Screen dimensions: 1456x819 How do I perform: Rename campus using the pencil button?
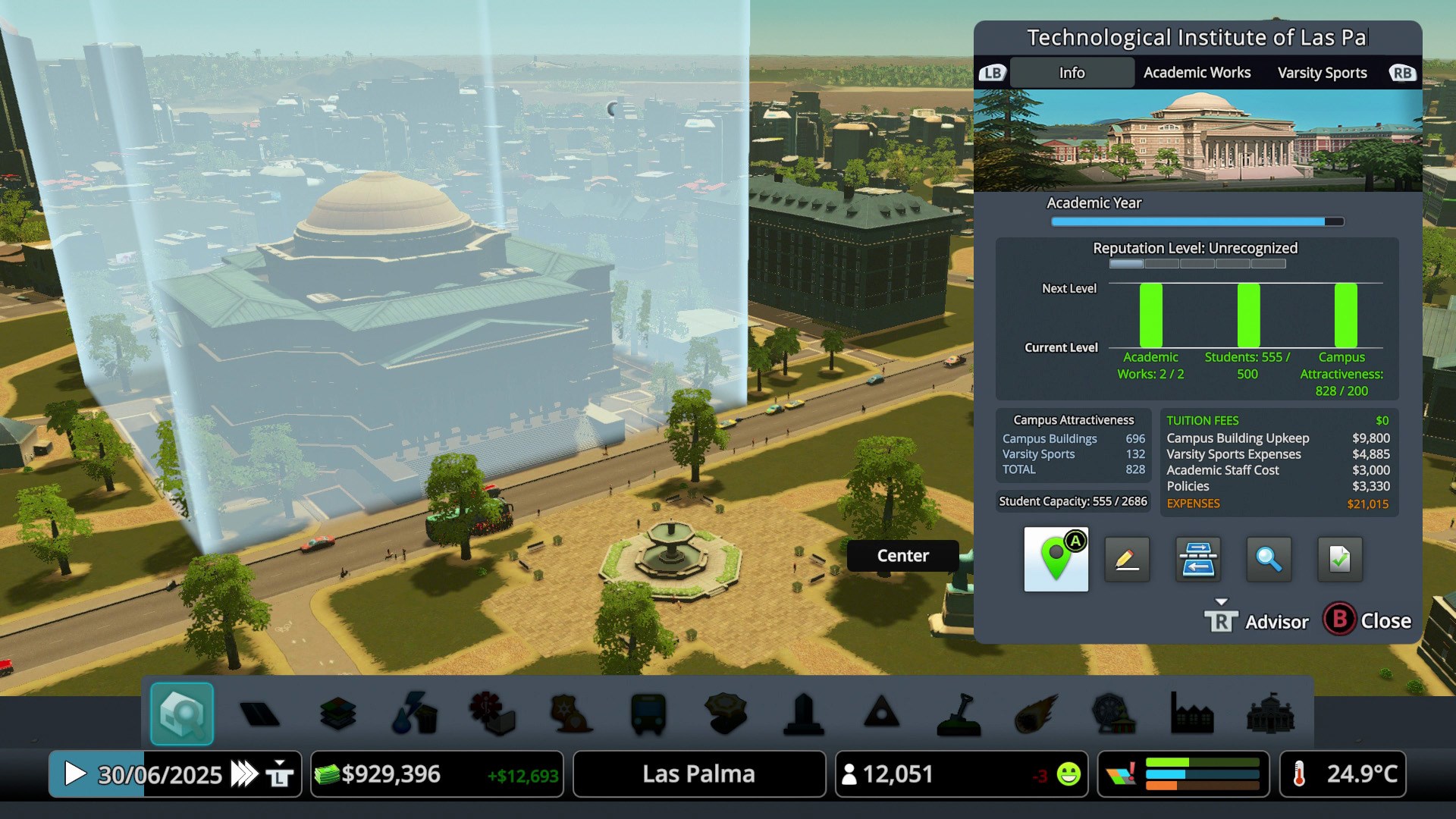coord(1127,560)
